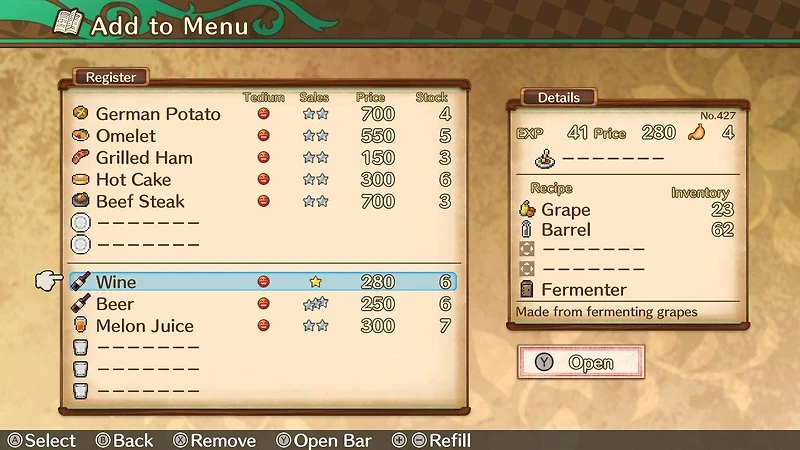Viewport: 800px width, 450px height.
Task: Pick the Melon Juice entry
Action: click(x=145, y=326)
